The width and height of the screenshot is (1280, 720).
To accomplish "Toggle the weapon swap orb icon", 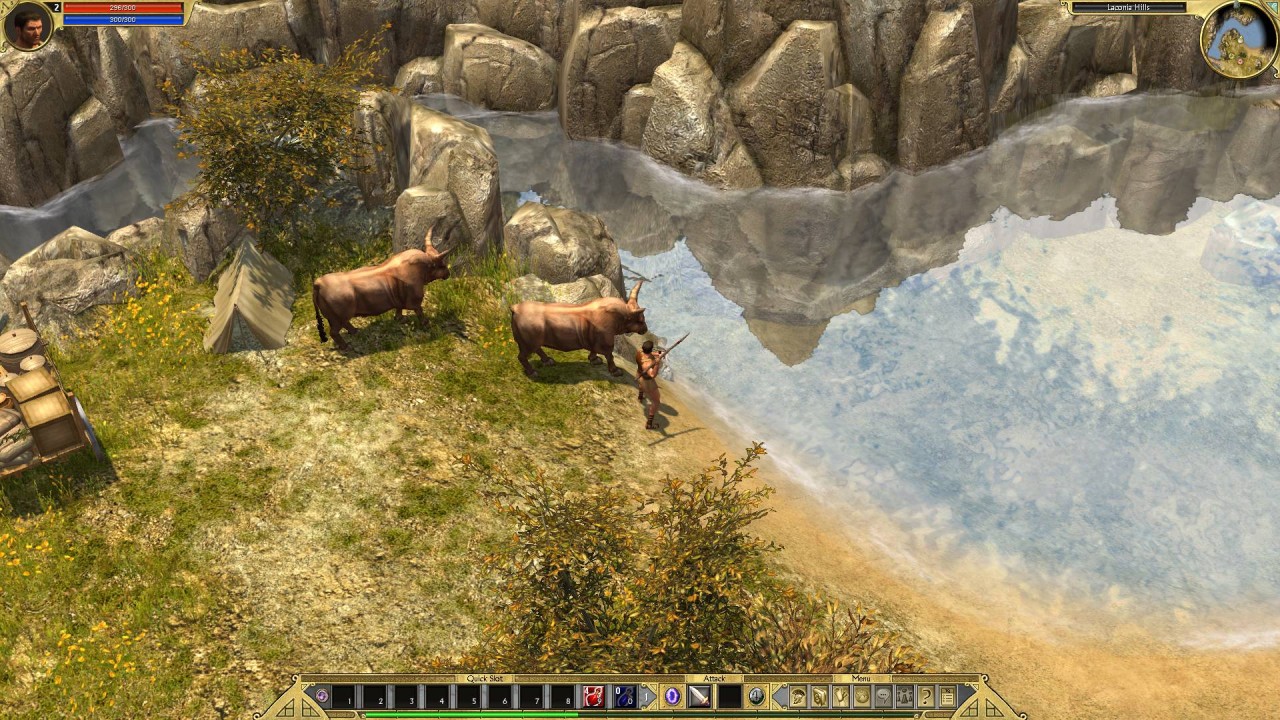I will tap(757, 696).
